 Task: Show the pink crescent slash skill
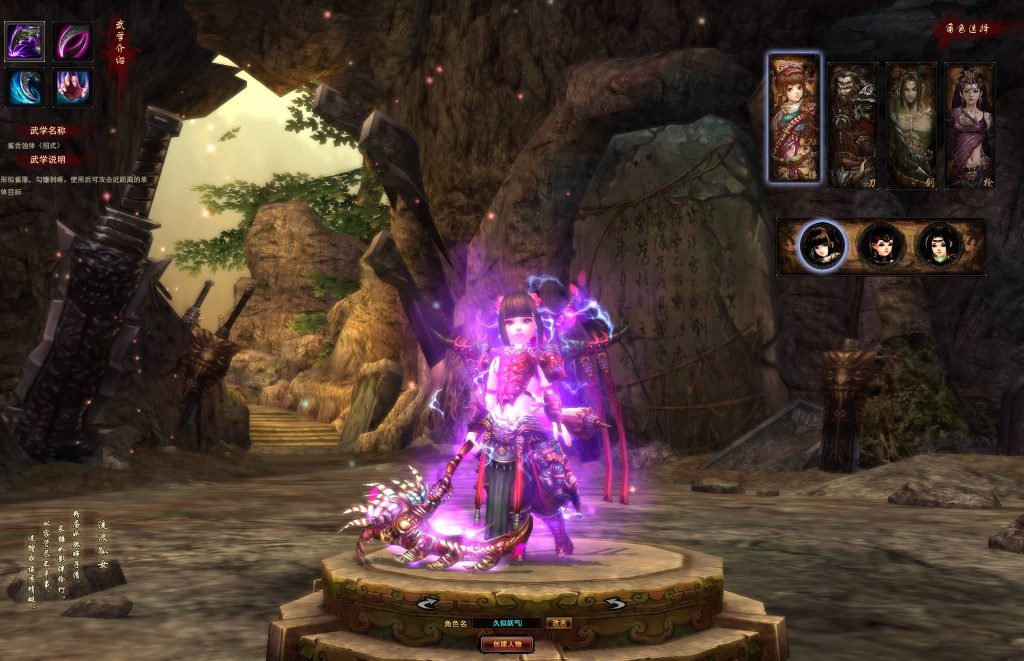pos(73,43)
